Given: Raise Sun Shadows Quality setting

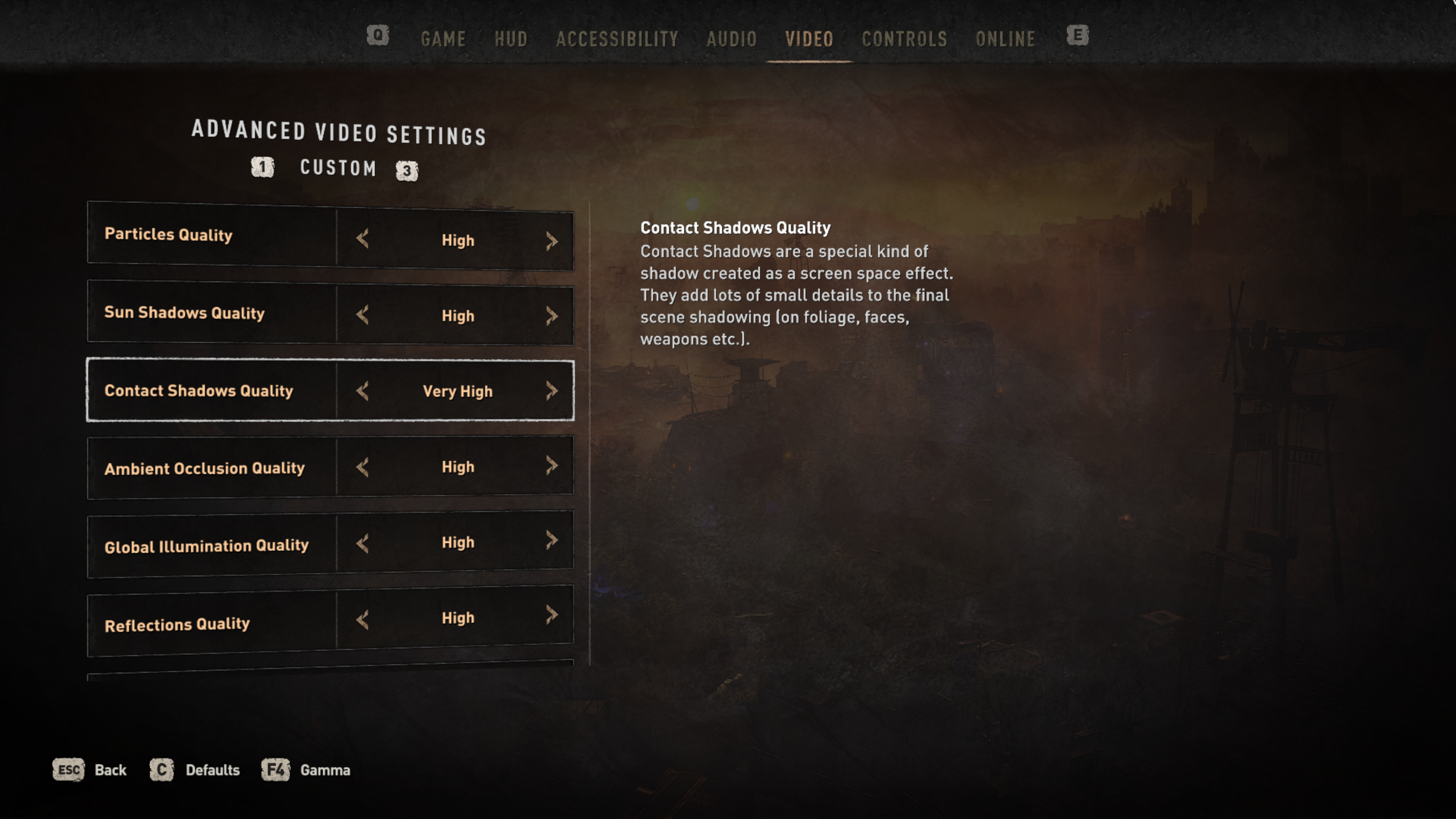Looking at the screenshot, I should point(552,316).
